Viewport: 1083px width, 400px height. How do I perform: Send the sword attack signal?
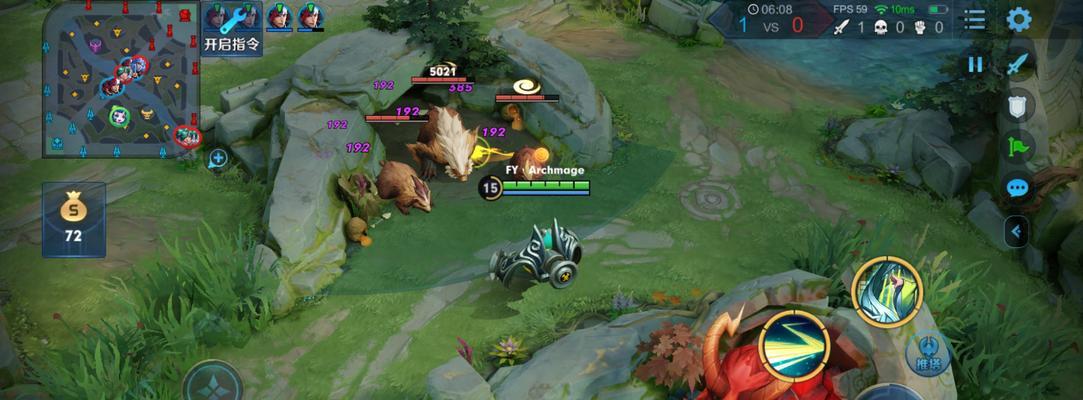pos(1017,65)
